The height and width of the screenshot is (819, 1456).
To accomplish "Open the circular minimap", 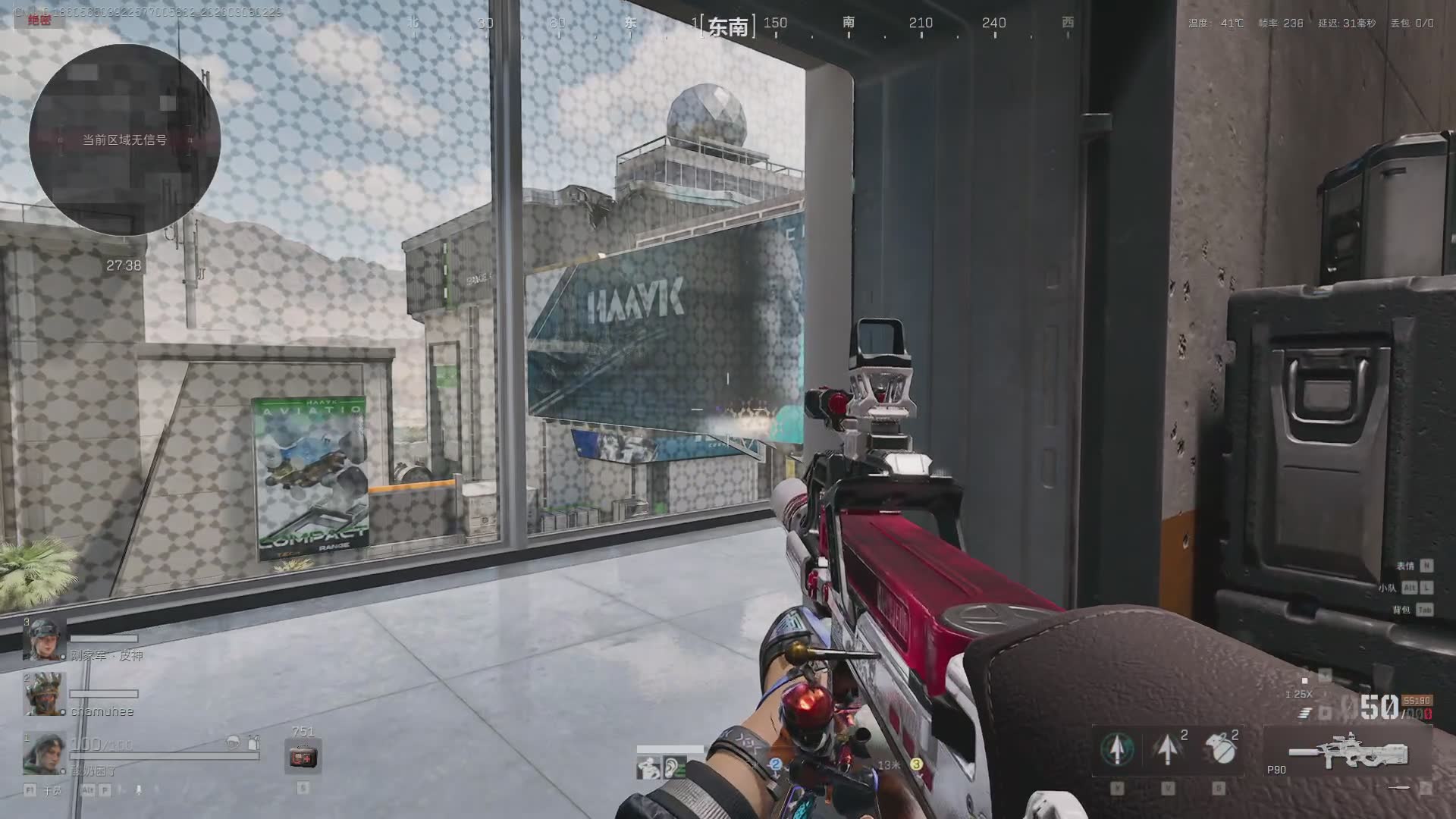I will tap(124, 140).
